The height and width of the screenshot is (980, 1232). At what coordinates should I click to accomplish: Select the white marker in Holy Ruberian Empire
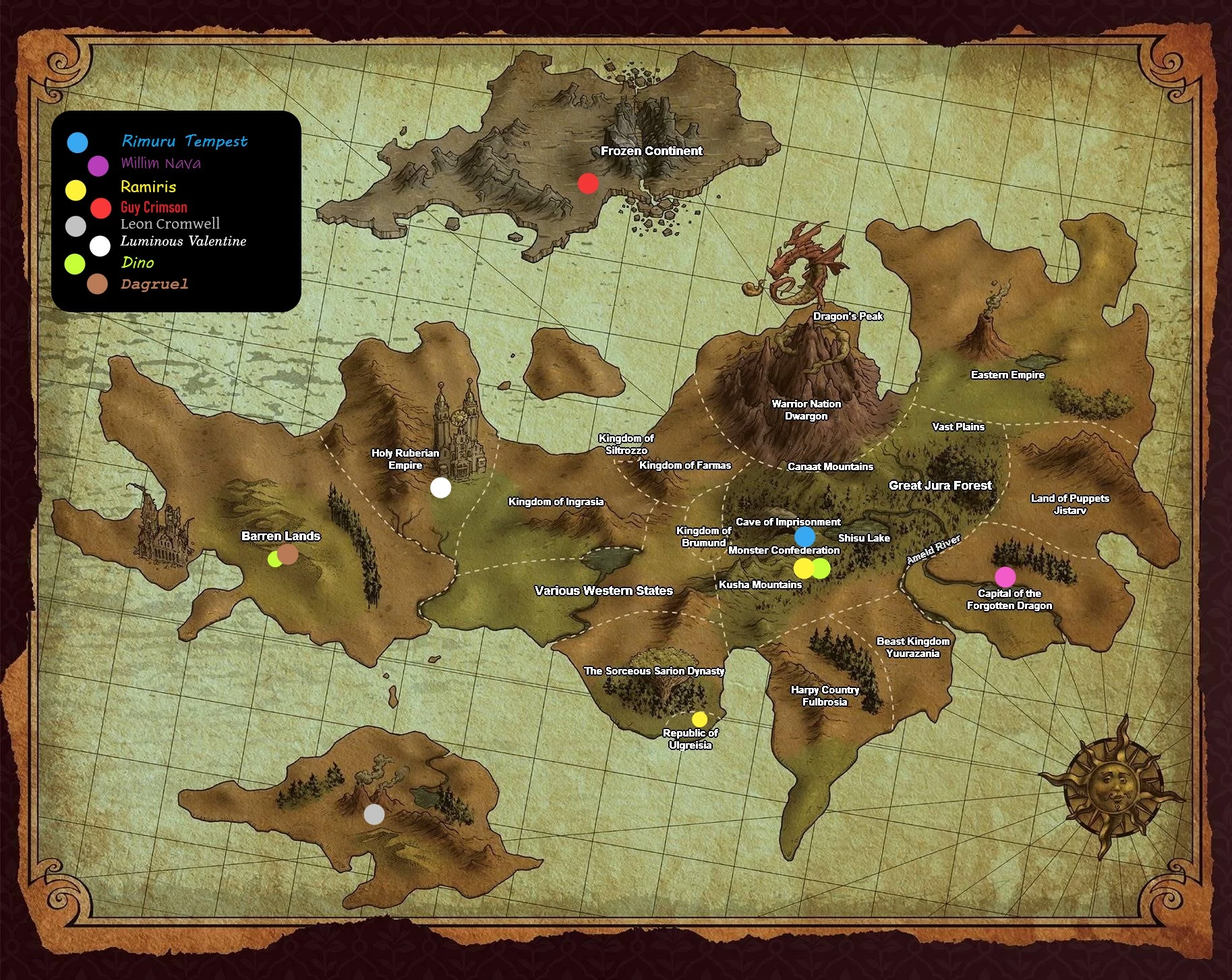(x=440, y=488)
